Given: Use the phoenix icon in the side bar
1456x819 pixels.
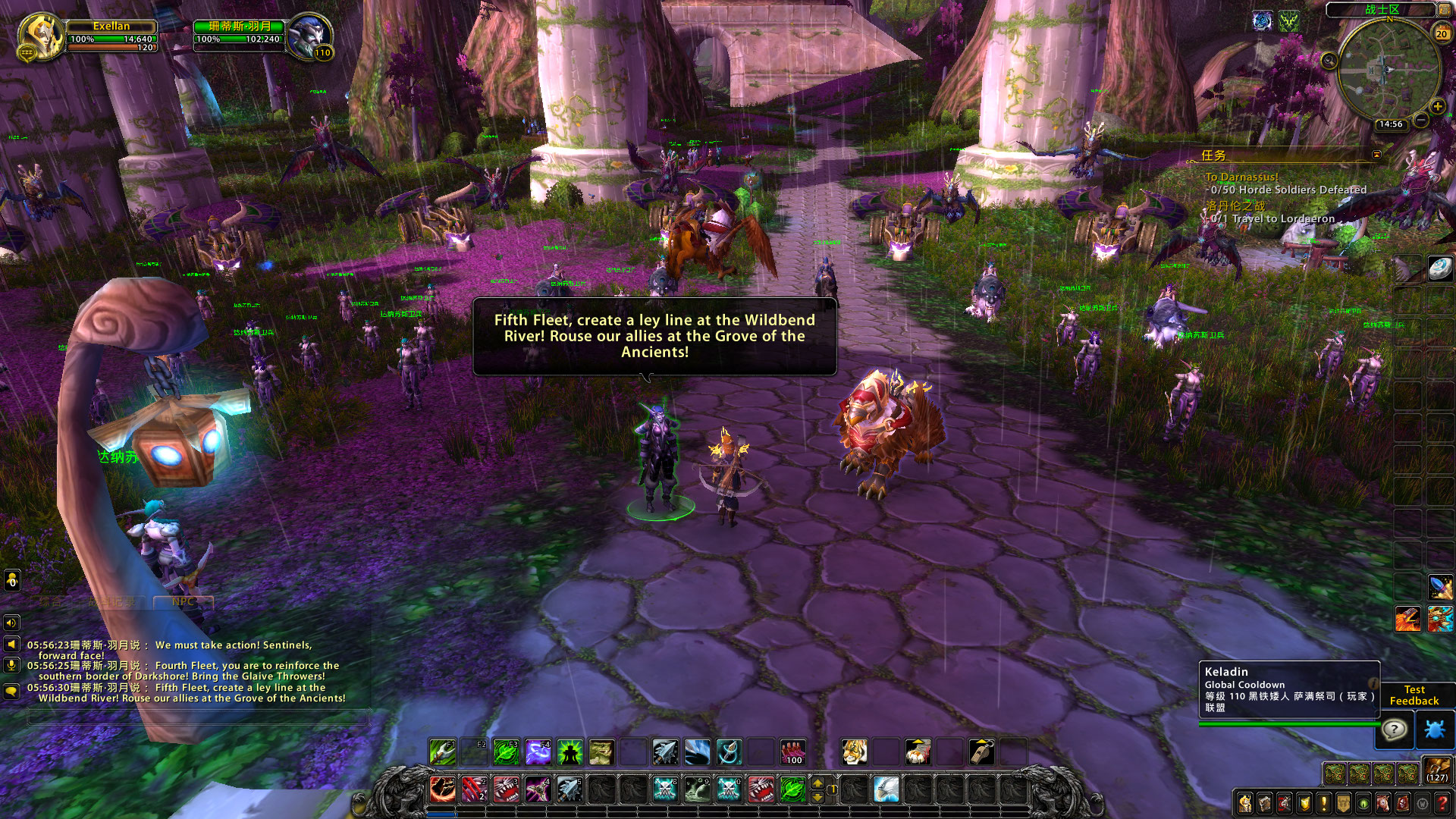Looking at the screenshot, I should point(1408,619).
